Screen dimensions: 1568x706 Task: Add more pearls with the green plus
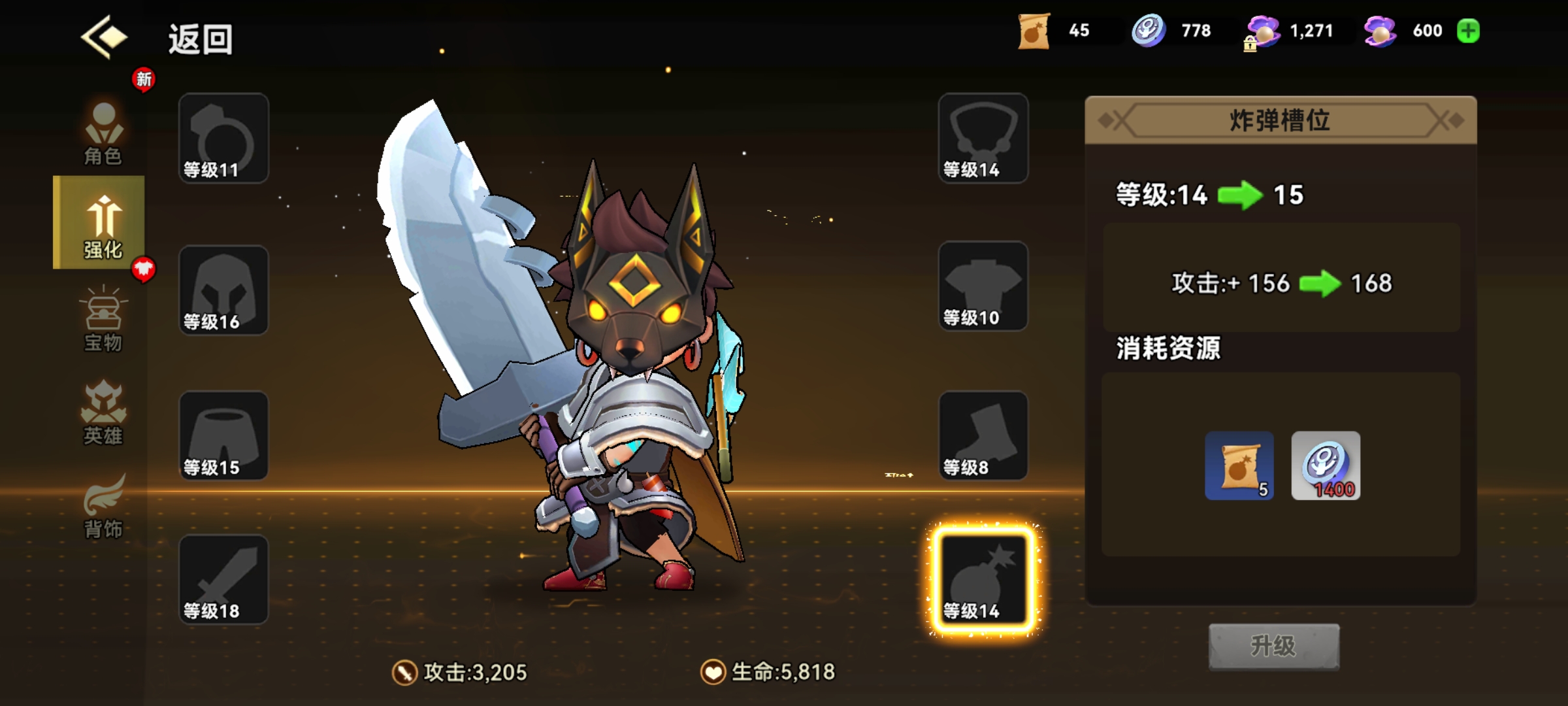(x=1468, y=31)
